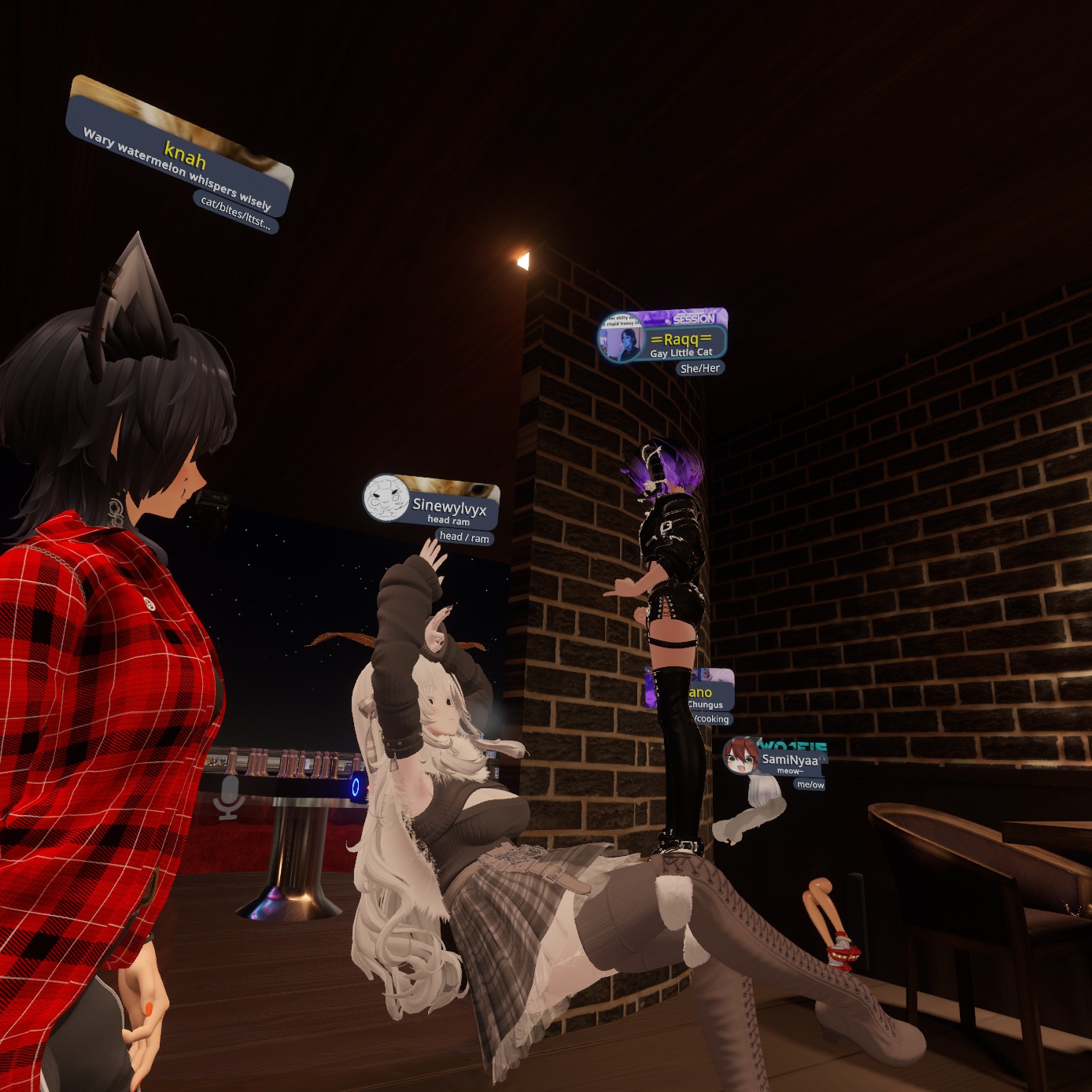Click Sinewylvyx's round profile icon
The image size is (1092, 1092).
click(x=386, y=497)
